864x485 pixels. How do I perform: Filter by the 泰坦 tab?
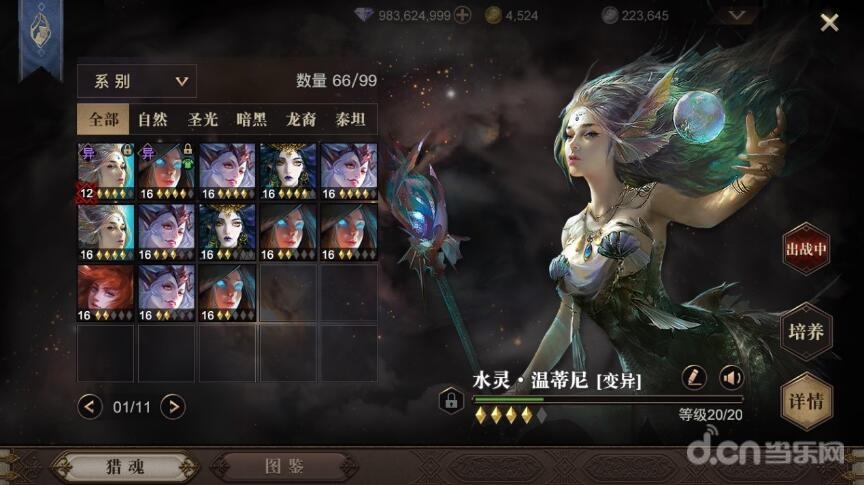tap(351, 120)
